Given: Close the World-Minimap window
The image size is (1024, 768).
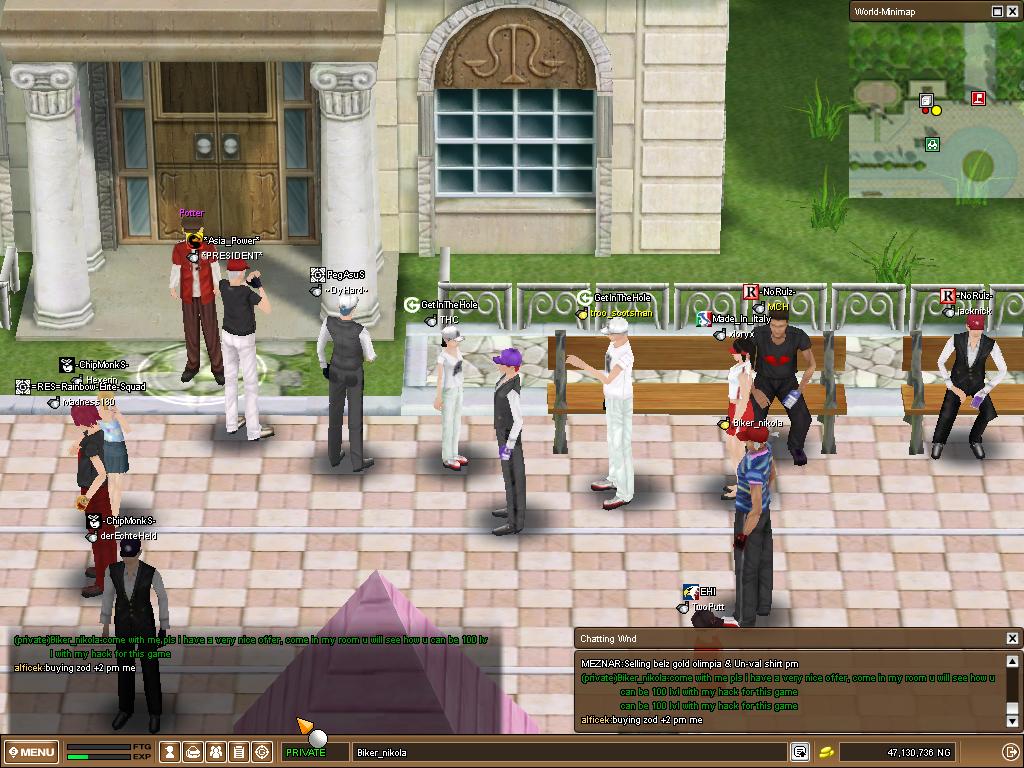Looking at the screenshot, I should click(x=1012, y=11).
